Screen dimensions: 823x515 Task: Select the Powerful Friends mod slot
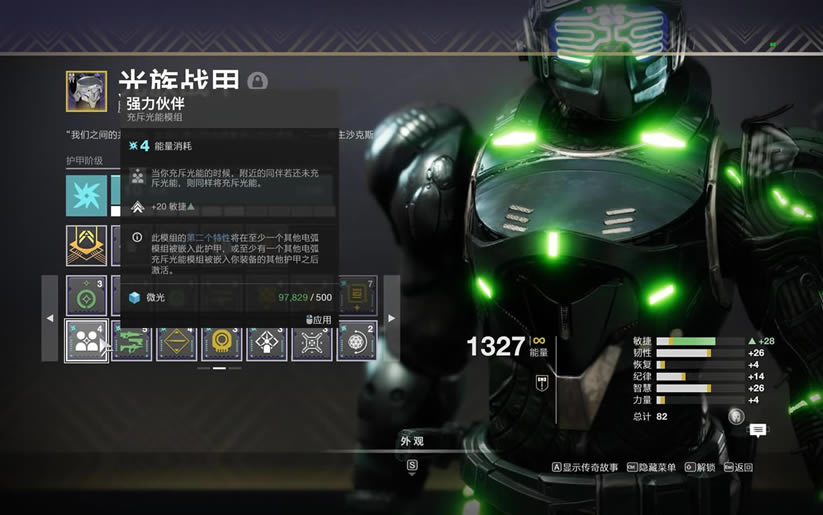click(x=86, y=340)
